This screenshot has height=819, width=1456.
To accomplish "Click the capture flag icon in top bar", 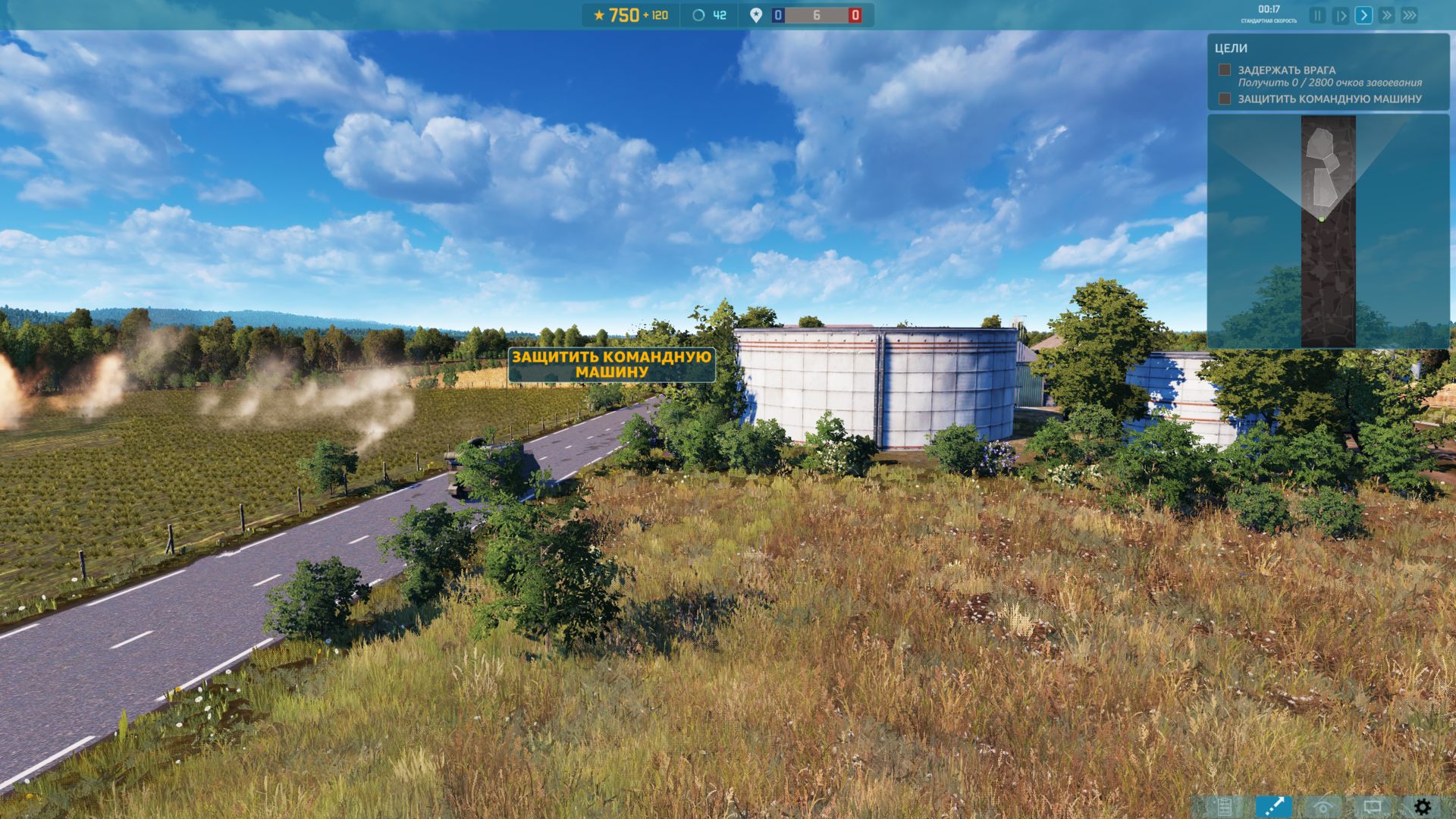I will (x=755, y=13).
